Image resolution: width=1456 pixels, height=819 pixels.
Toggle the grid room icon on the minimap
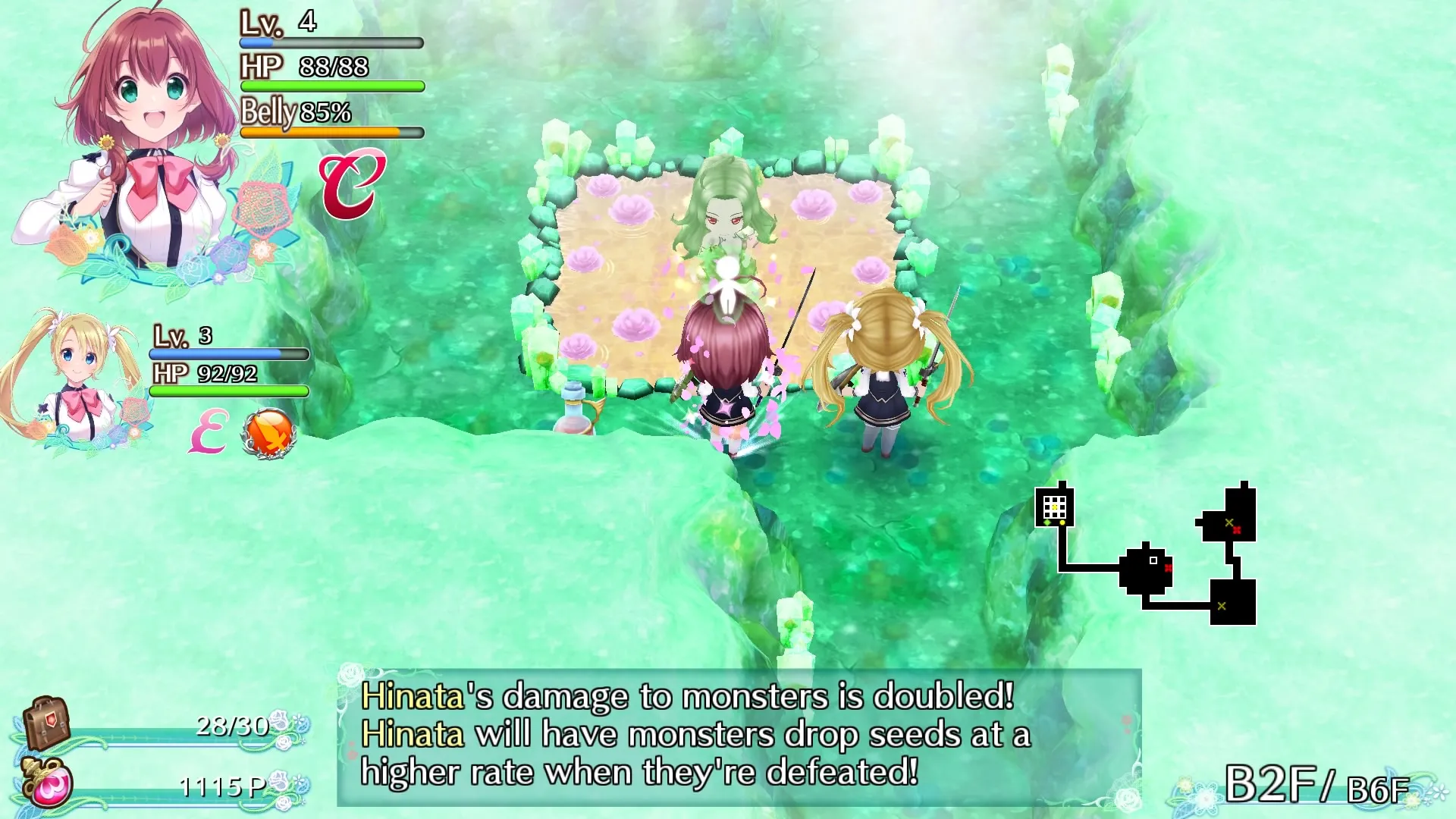coord(1054,507)
